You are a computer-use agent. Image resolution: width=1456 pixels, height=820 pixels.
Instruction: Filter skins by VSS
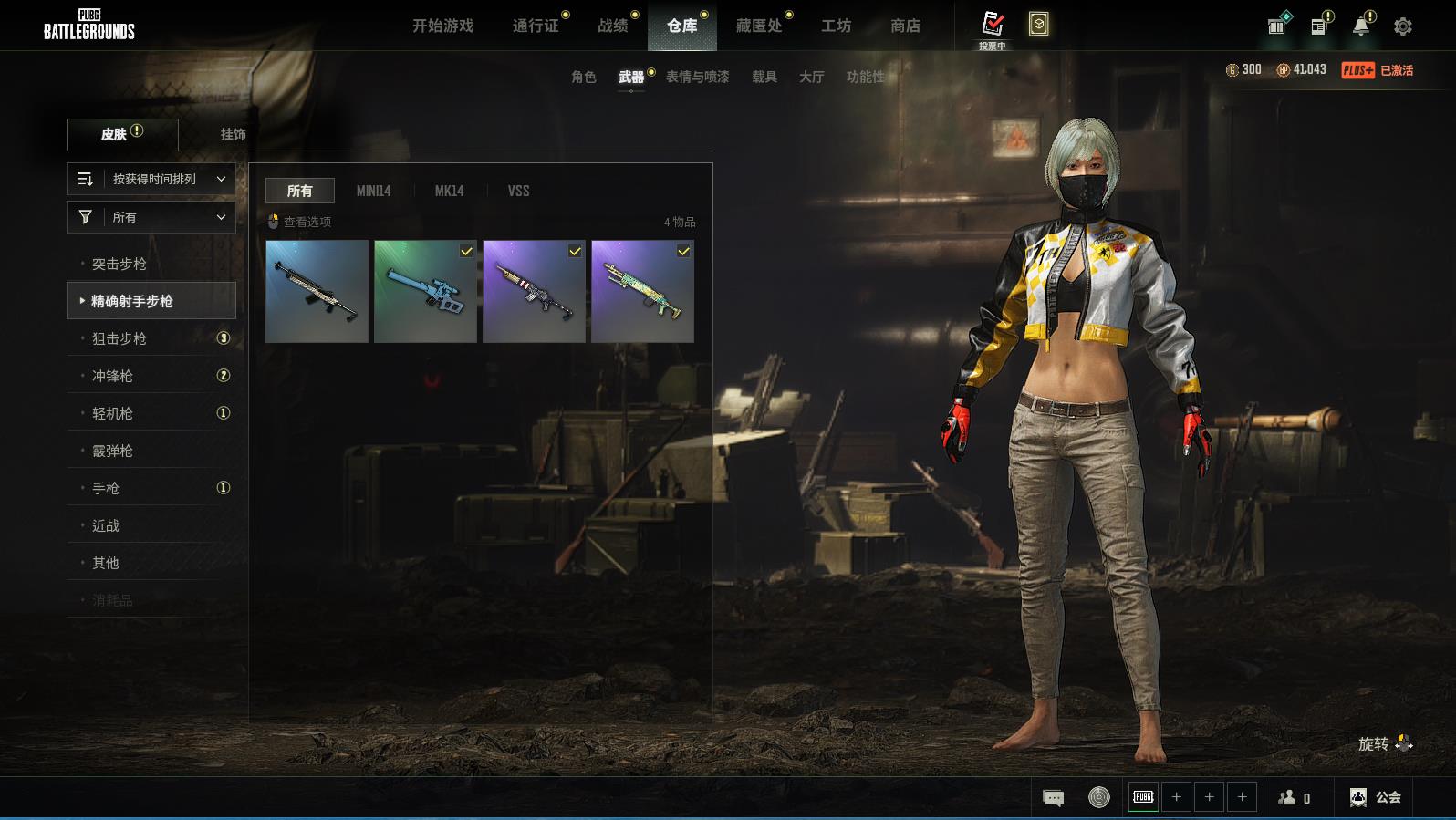518,191
